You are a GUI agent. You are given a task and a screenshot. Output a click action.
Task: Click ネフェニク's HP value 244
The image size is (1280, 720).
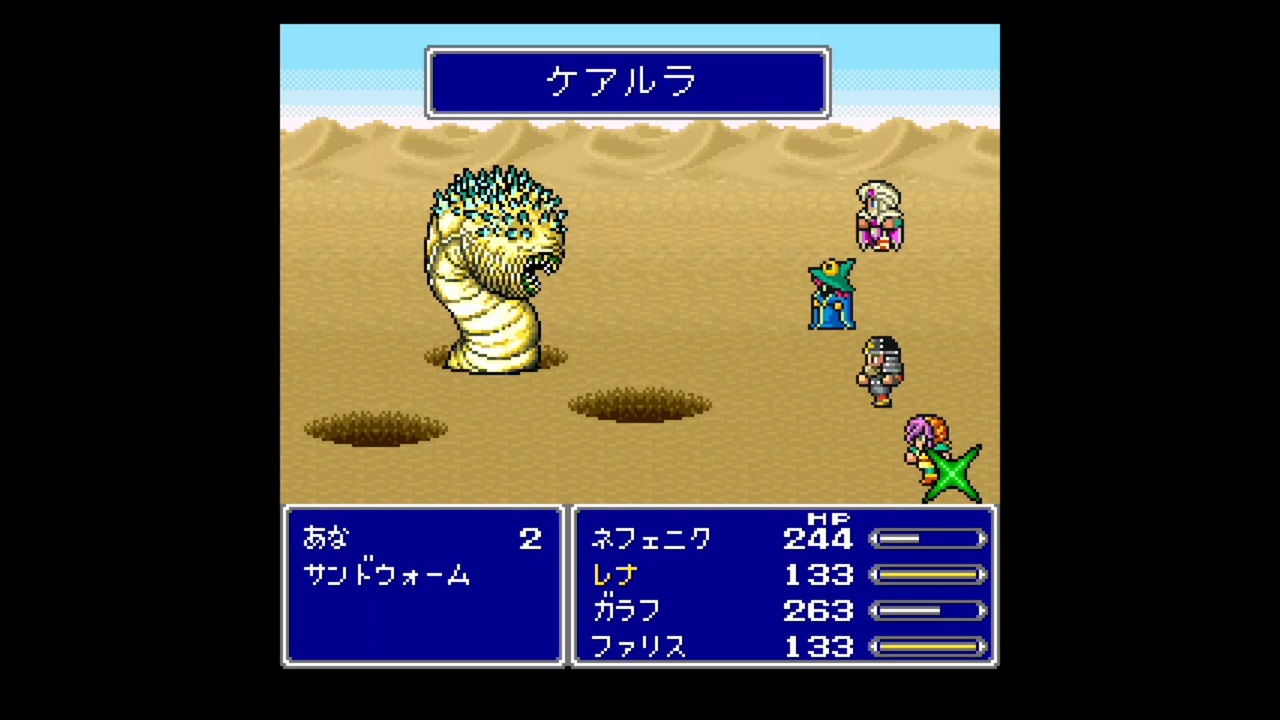pyautogui.click(x=818, y=539)
